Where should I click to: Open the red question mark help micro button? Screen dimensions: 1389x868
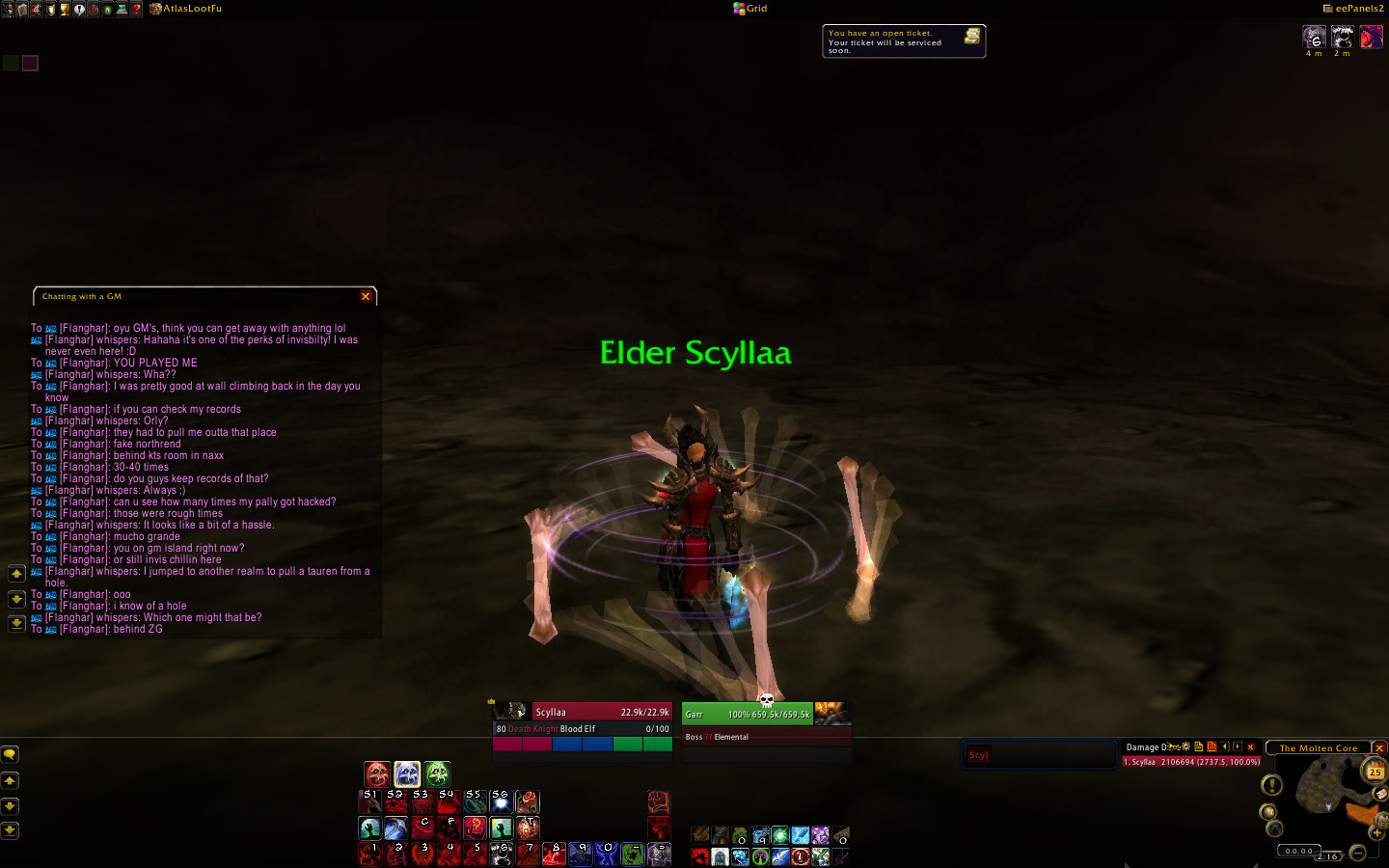tap(137, 9)
